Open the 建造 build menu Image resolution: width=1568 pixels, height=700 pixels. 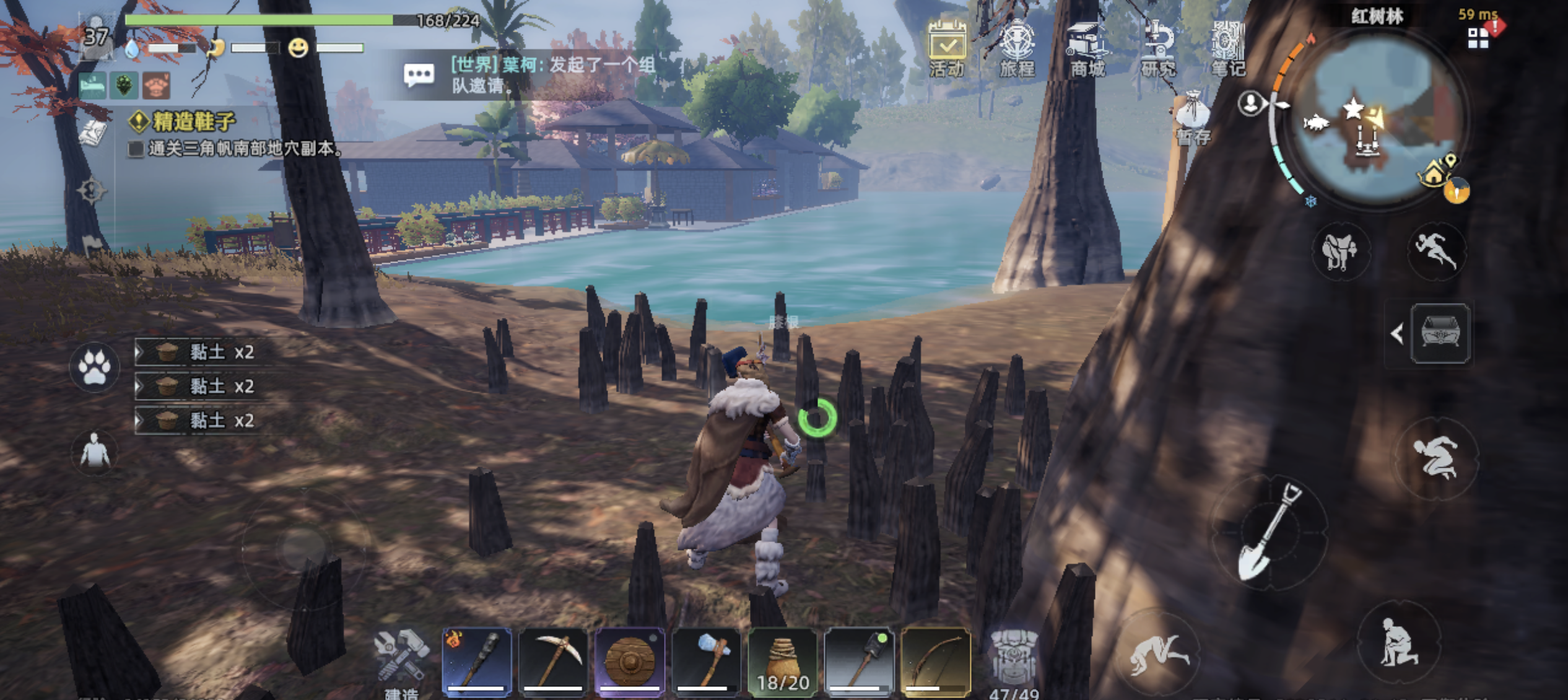click(402, 660)
